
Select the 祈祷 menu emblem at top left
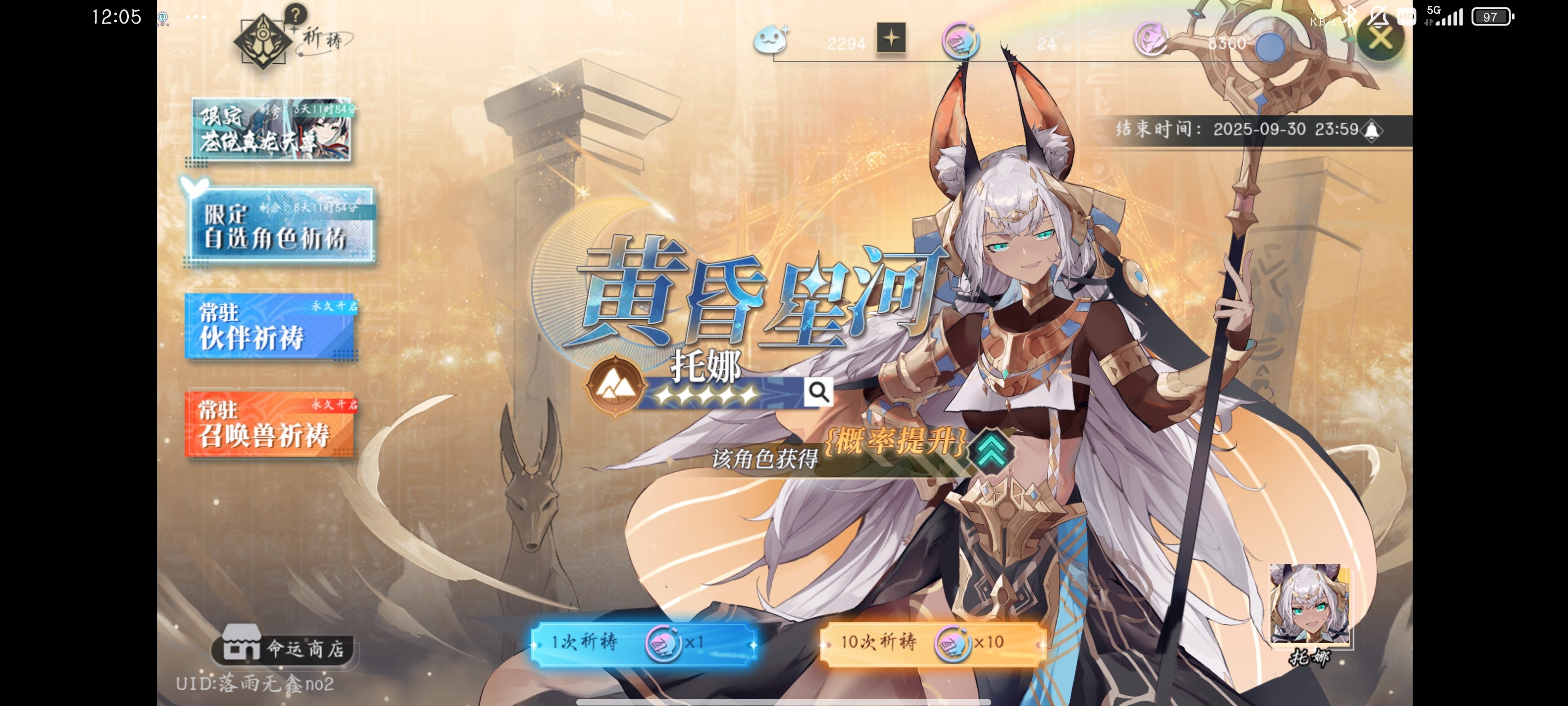pyautogui.click(x=262, y=41)
